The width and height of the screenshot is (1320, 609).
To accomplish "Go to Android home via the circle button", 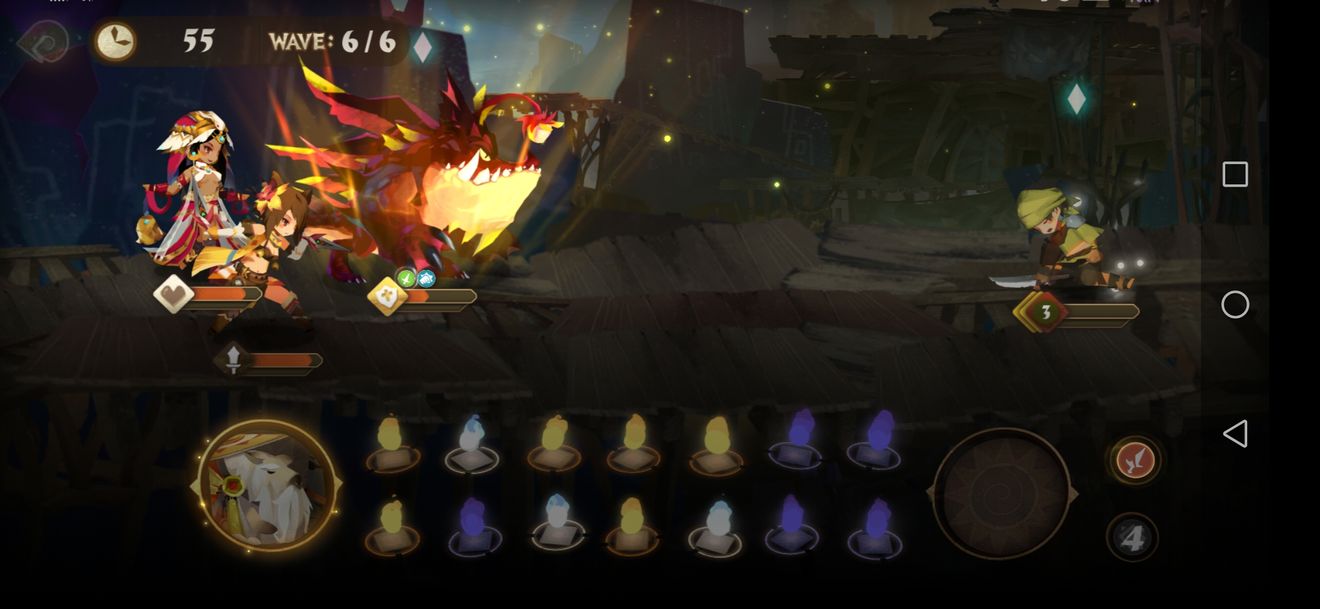I will point(1235,305).
